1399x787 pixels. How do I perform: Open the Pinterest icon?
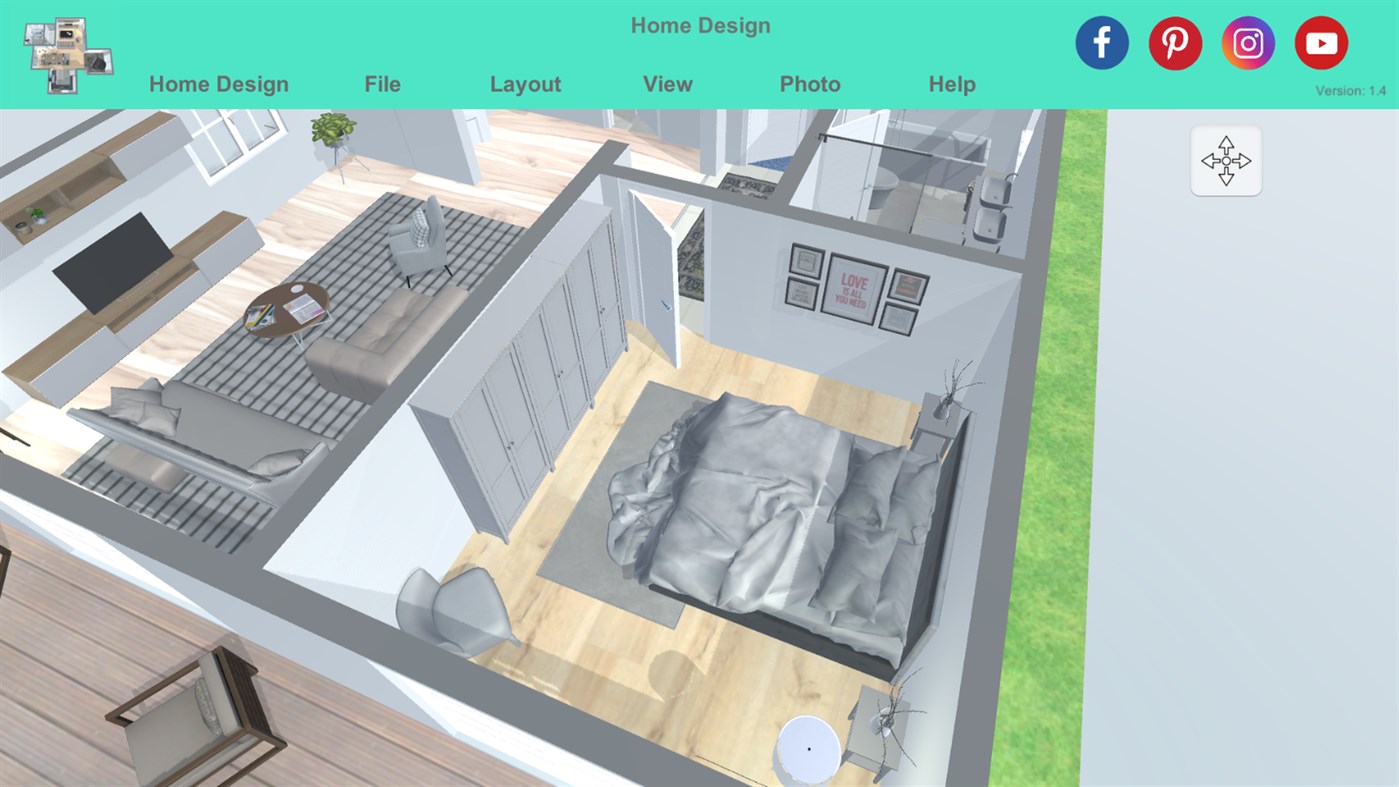1175,42
